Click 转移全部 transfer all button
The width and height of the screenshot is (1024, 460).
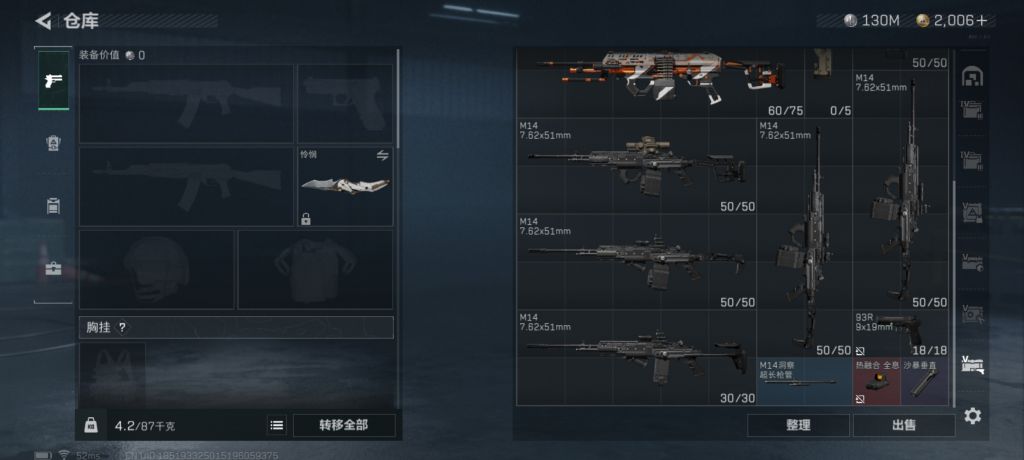pos(343,425)
